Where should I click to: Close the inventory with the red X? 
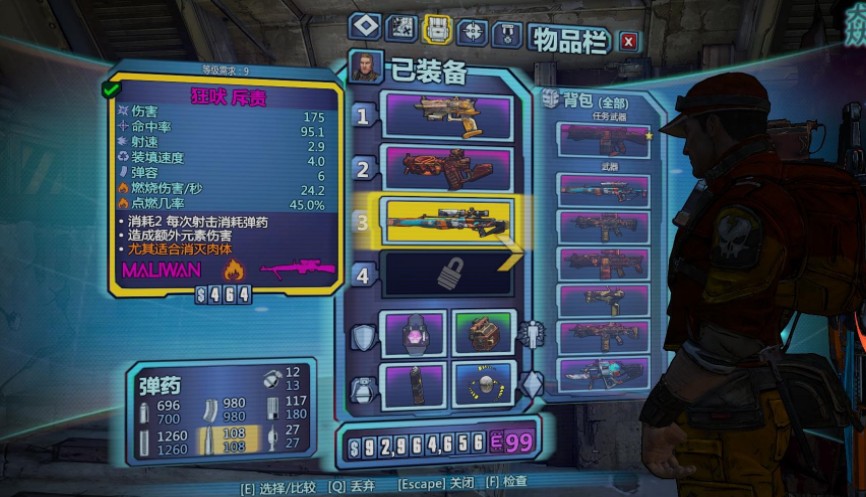tap(628, 41)
